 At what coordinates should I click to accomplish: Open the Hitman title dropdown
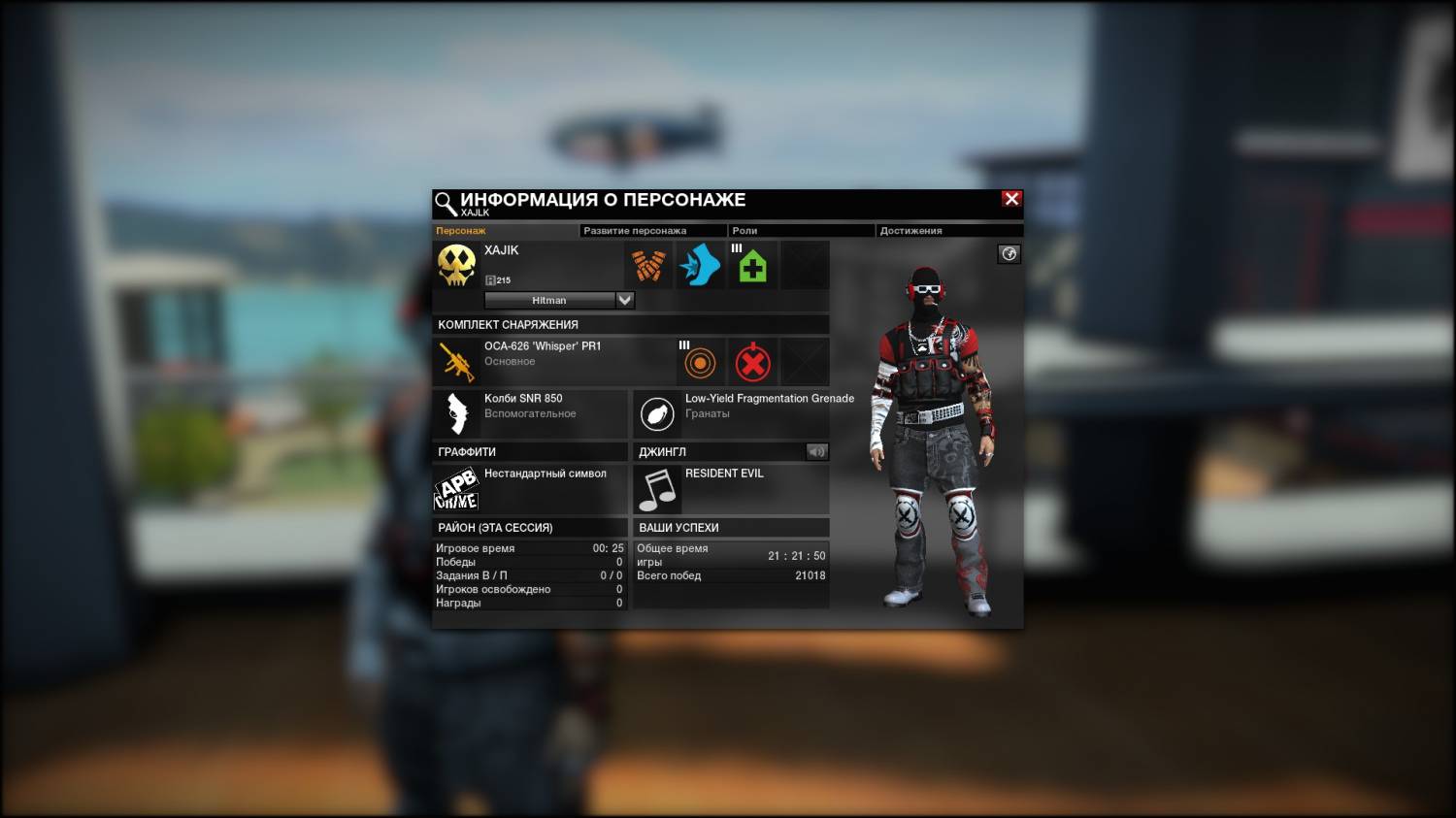click(625, 300)
